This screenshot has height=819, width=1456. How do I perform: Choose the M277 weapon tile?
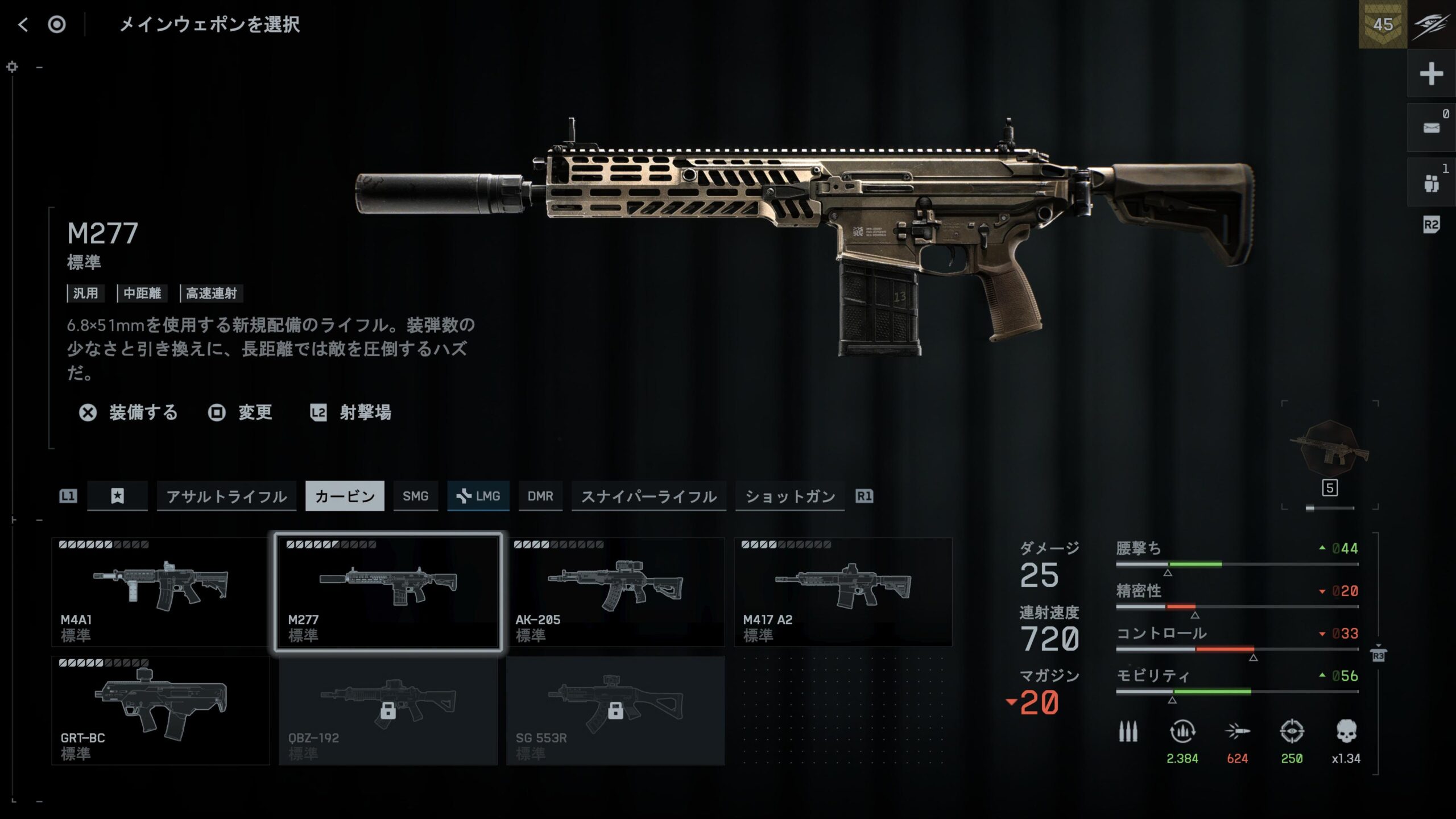(x=388, y=591)
